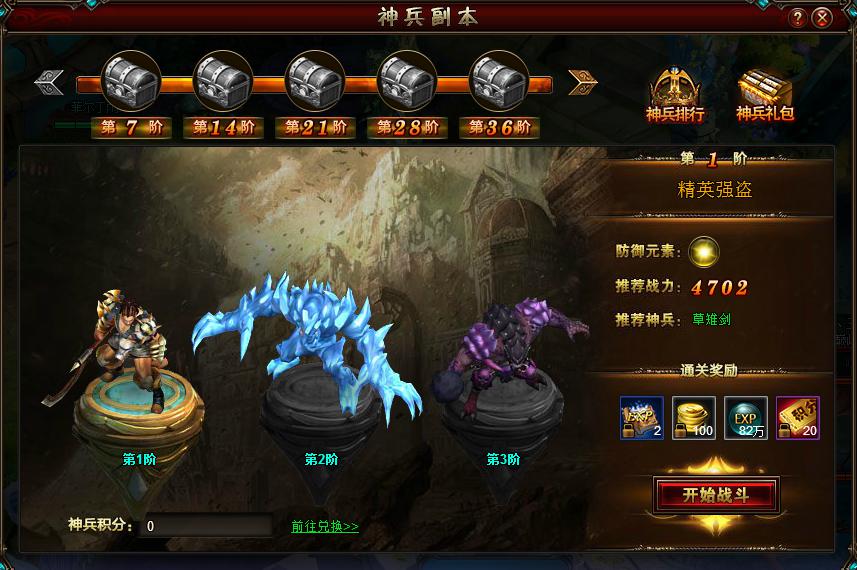This screenshot has height=570, width=857.
Task: Show the previous chest page with left arrow
Action: tap(49, 82)
